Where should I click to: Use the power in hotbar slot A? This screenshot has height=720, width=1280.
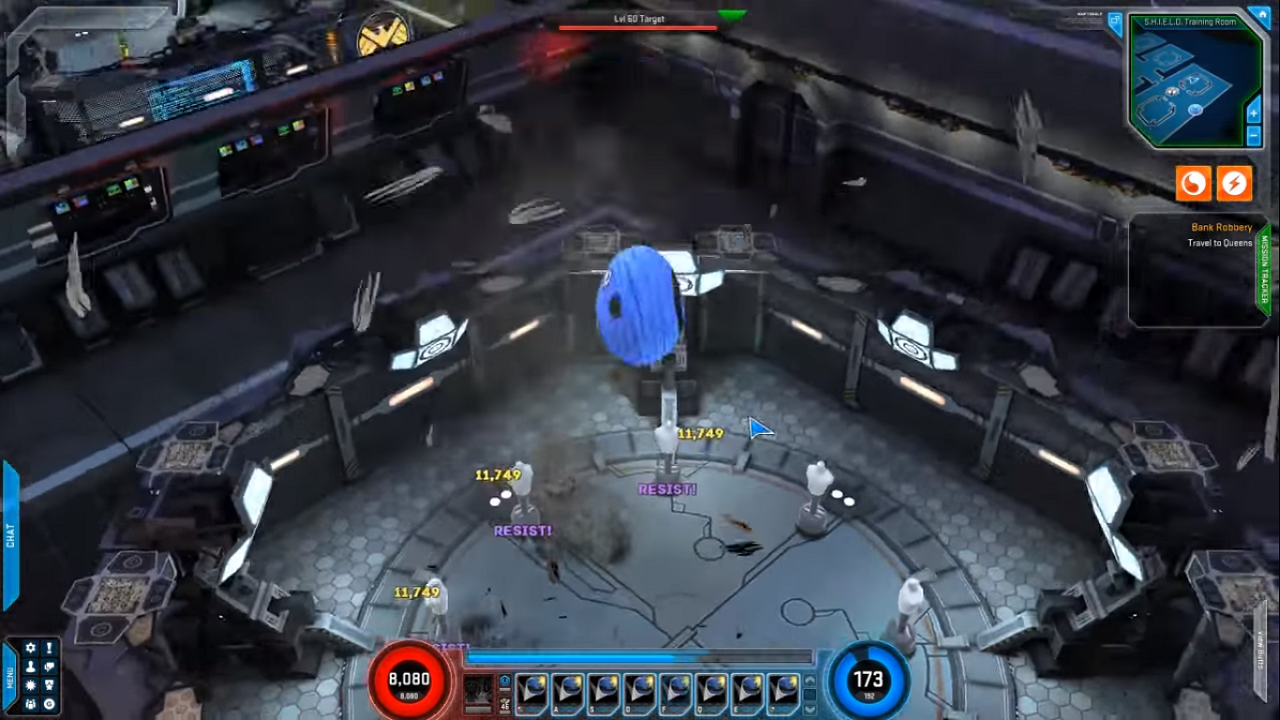568,689
